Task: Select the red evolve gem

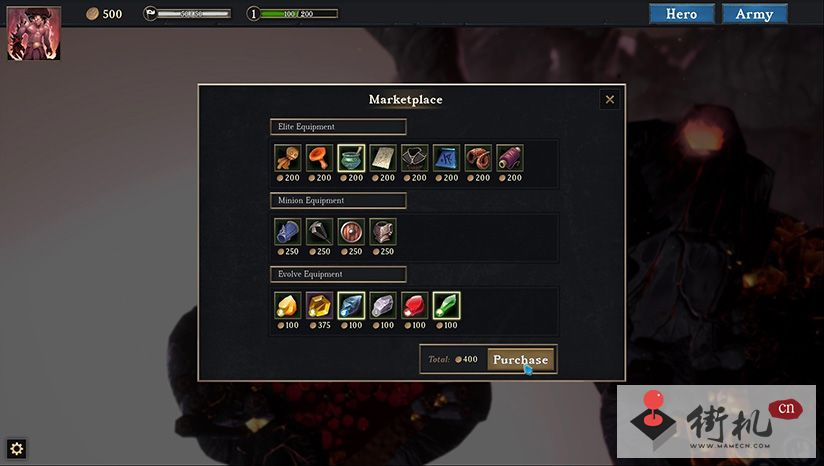Action: (414, 305)
